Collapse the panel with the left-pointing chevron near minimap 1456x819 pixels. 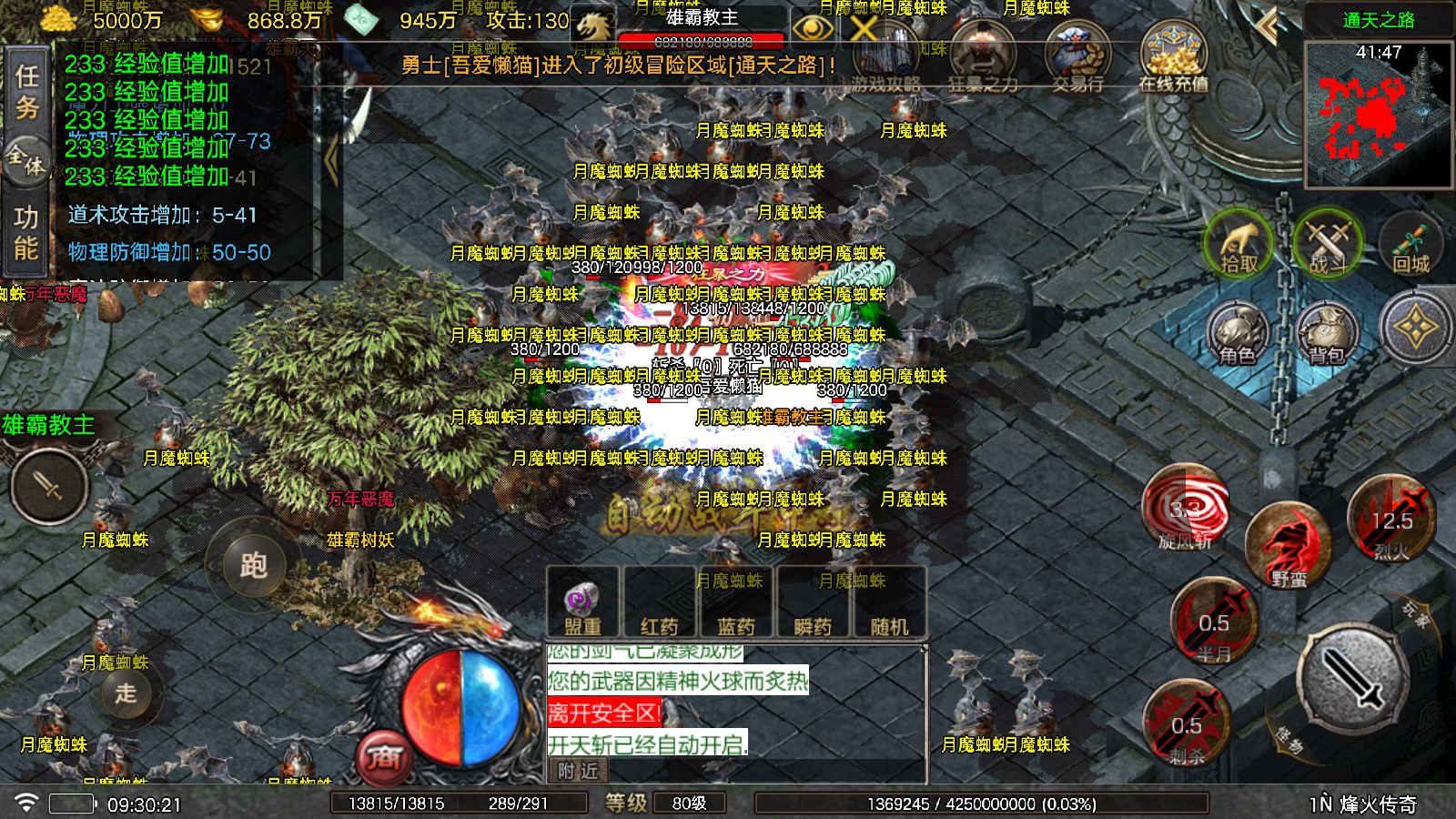(x=1266, y=25)
